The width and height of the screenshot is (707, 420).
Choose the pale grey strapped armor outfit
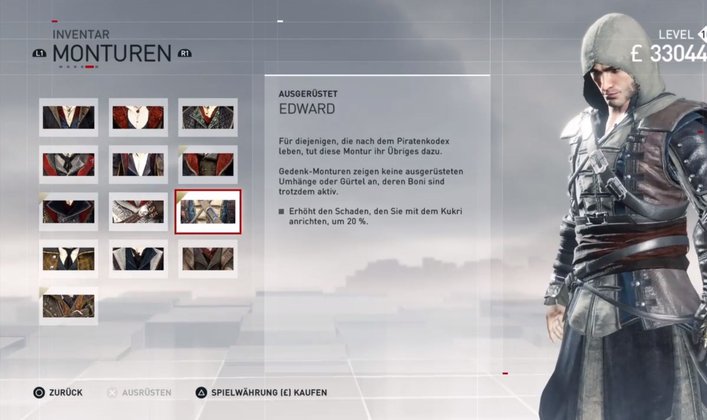coord(138,212)
